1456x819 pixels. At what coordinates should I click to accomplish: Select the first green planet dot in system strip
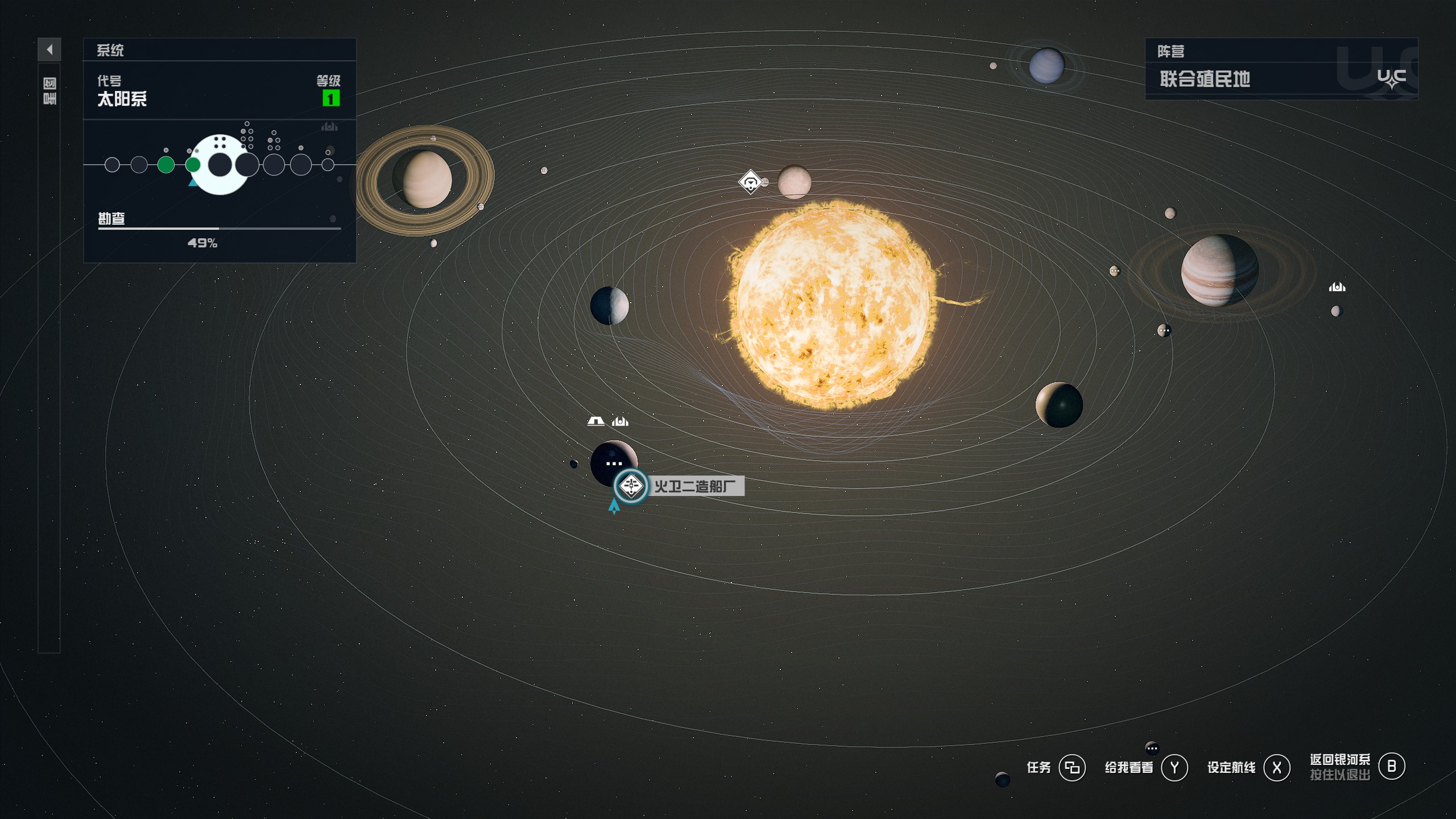pyautogui.click(x=166, y=166)
